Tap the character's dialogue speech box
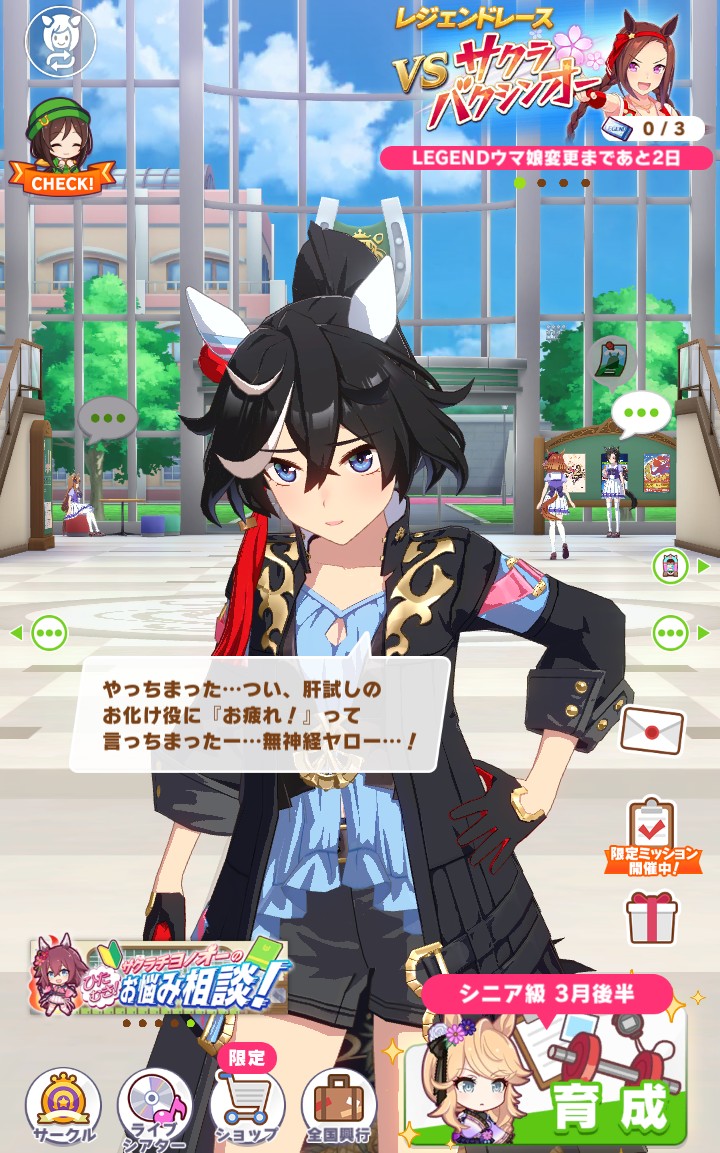Screen dimensions: 720x1153 click(x=260, y=714)
